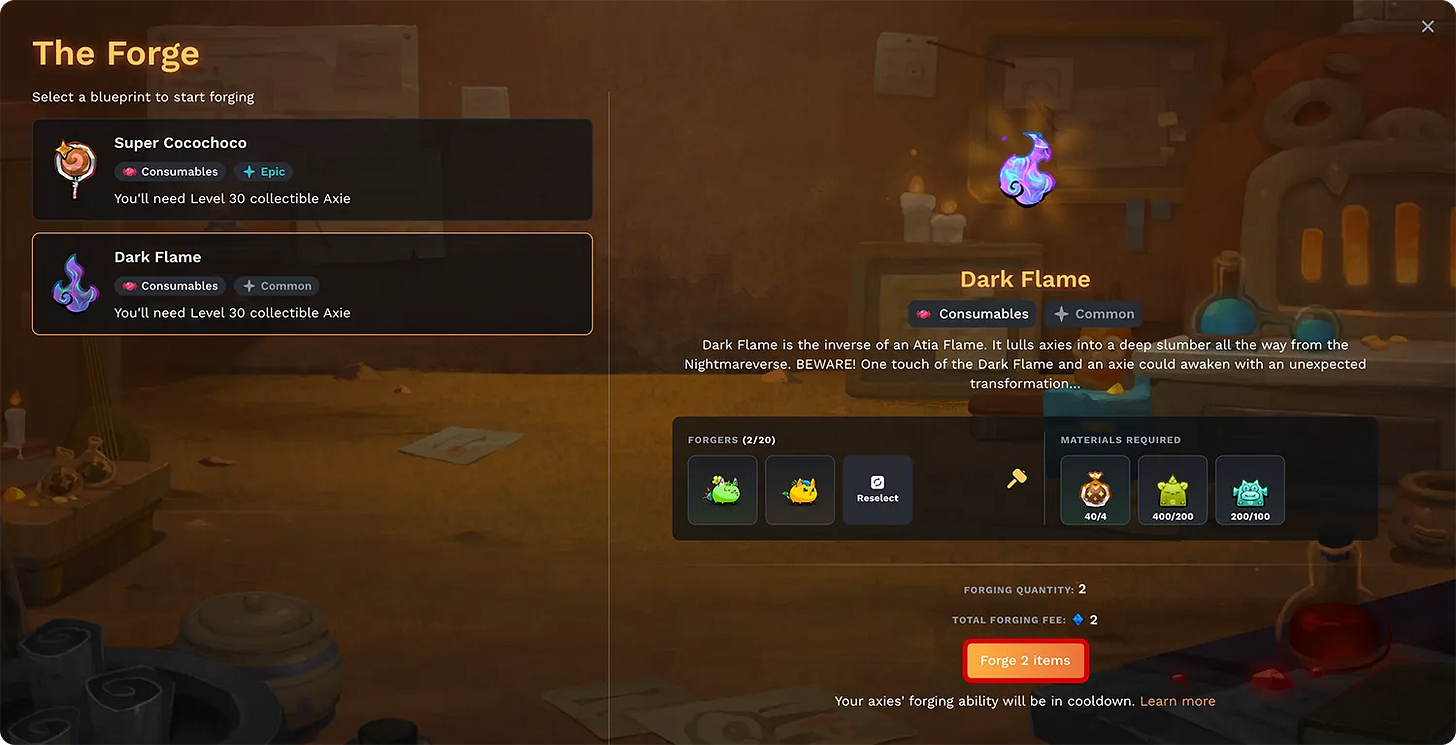Select the yellow Axie forger thumbnail
Screen dimensions: 1456x745
coord(799,489)
